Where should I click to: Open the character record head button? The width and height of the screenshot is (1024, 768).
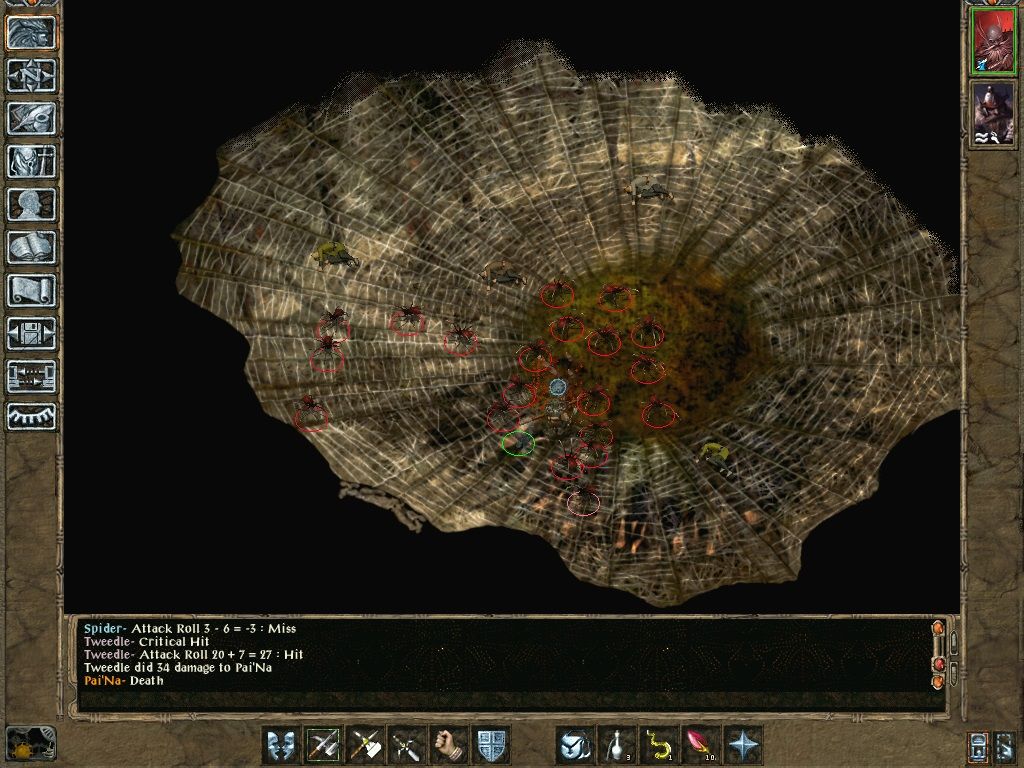pos(31,204)
